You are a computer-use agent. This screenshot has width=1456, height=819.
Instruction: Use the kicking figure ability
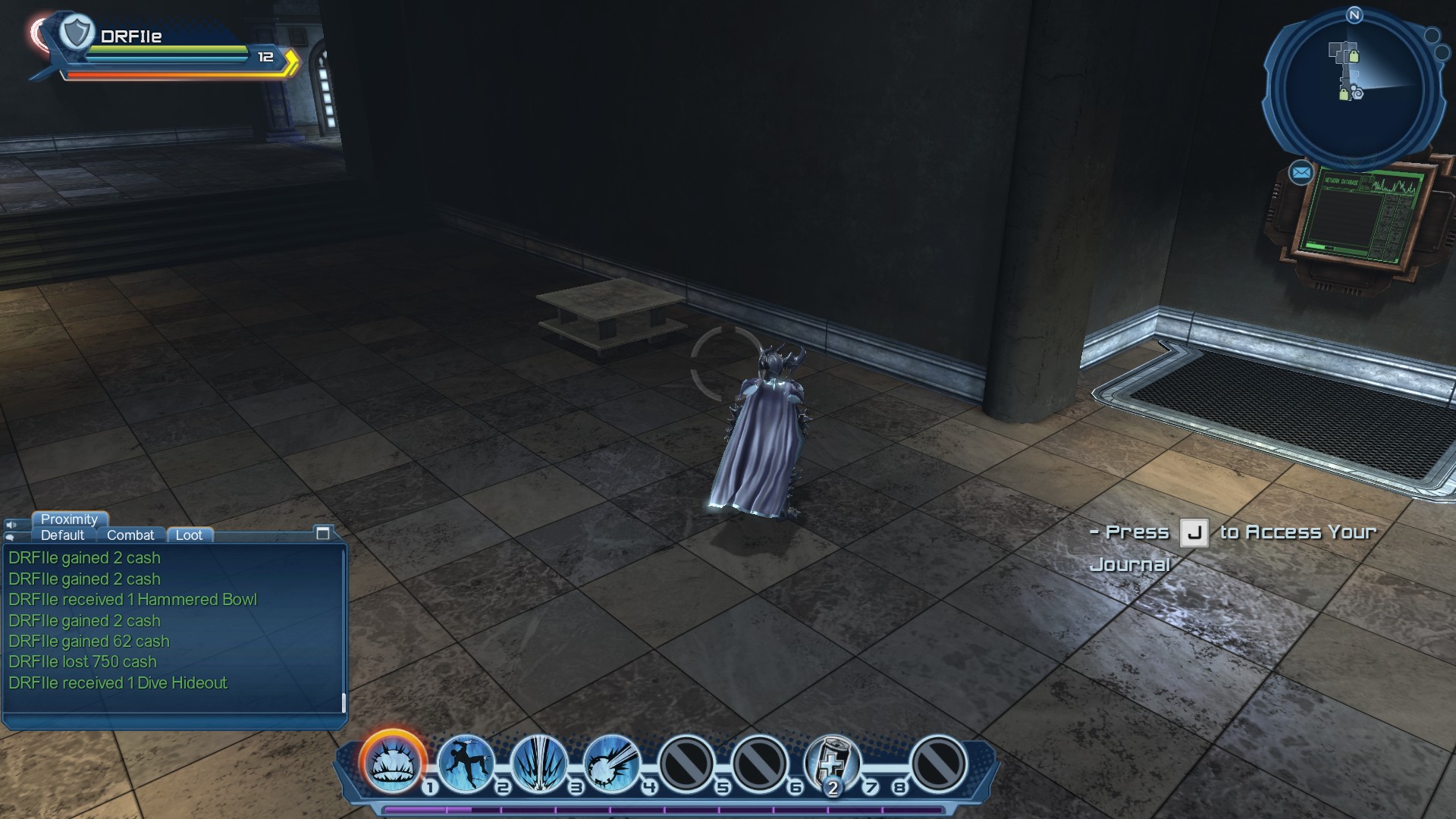(x=466, y=762)
